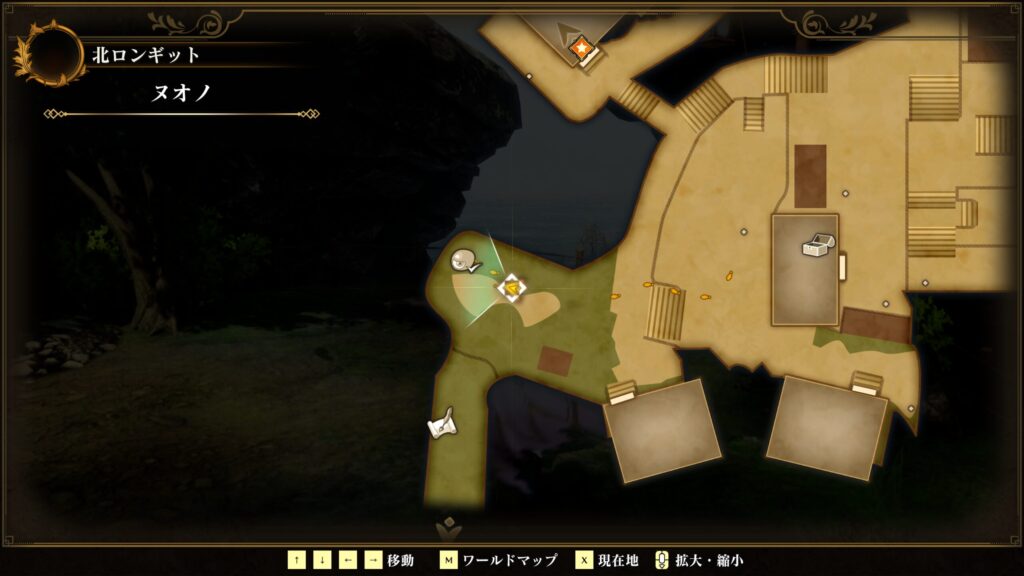Viewport: 1024px width, 576px height.
Task: Click the treasure chest map marker
Action: tap(817, 246)
